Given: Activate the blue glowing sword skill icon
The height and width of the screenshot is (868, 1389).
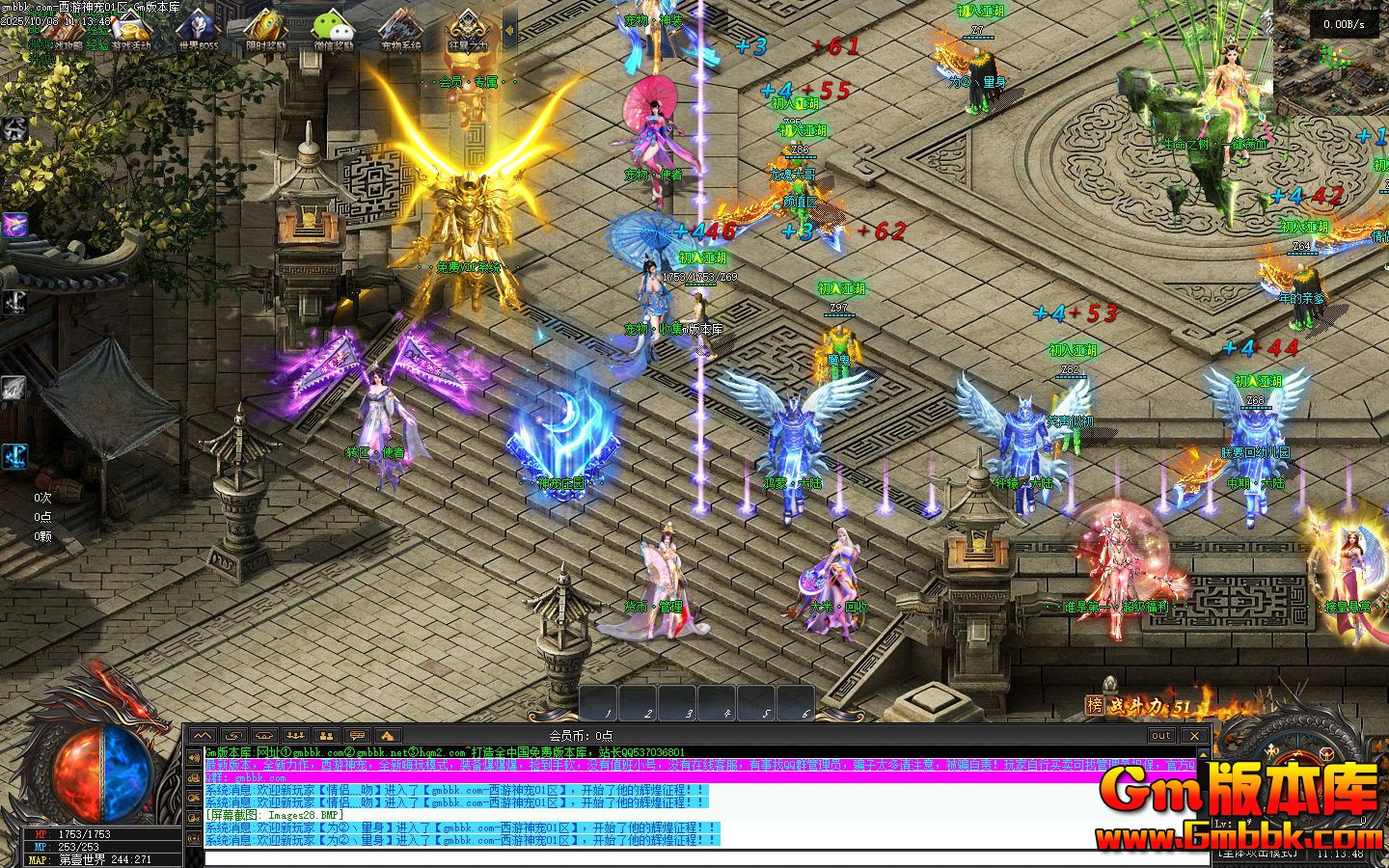Looking at the screenshot, I should point(14,456).
